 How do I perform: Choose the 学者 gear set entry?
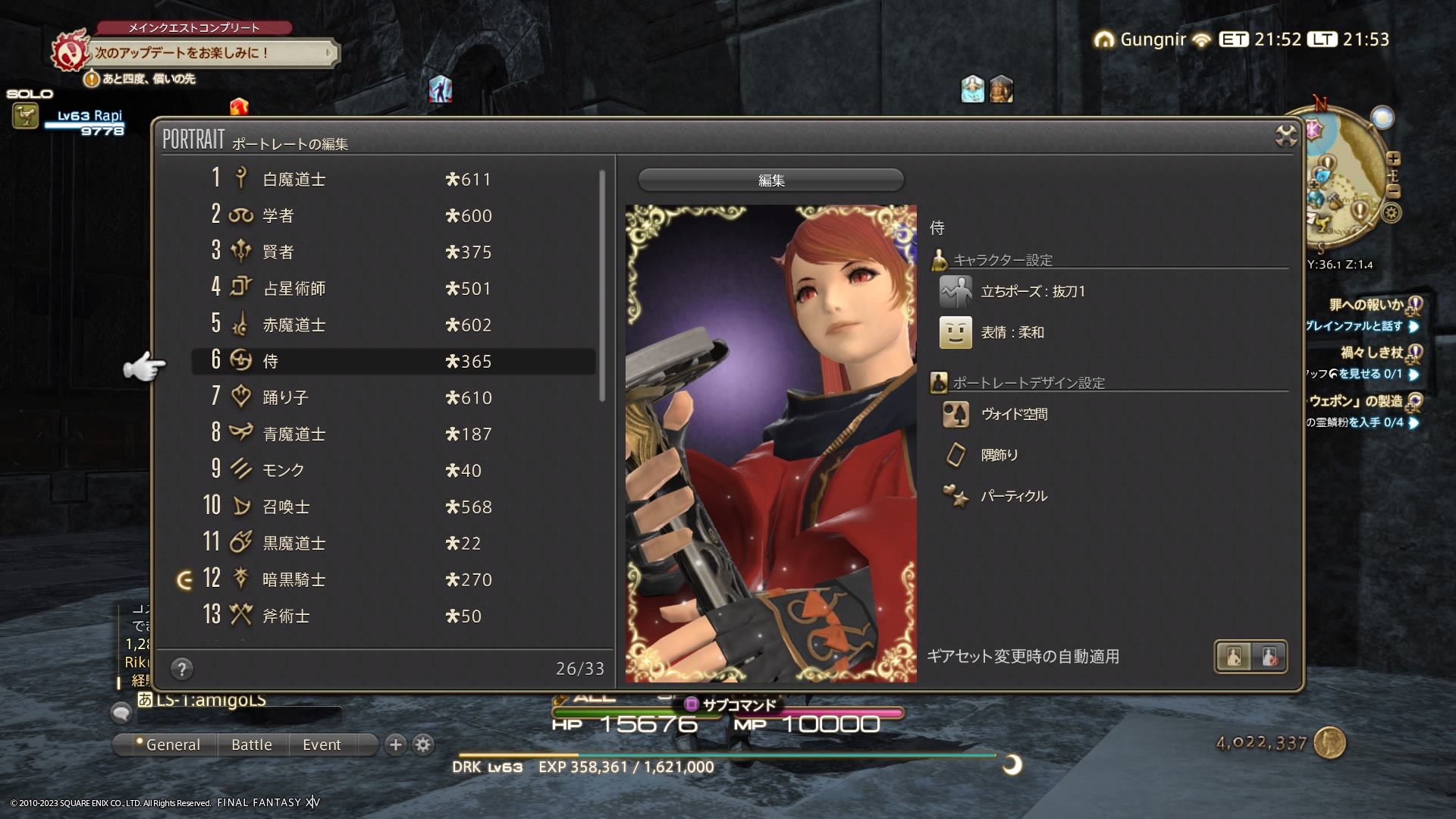tap(392, 215)
